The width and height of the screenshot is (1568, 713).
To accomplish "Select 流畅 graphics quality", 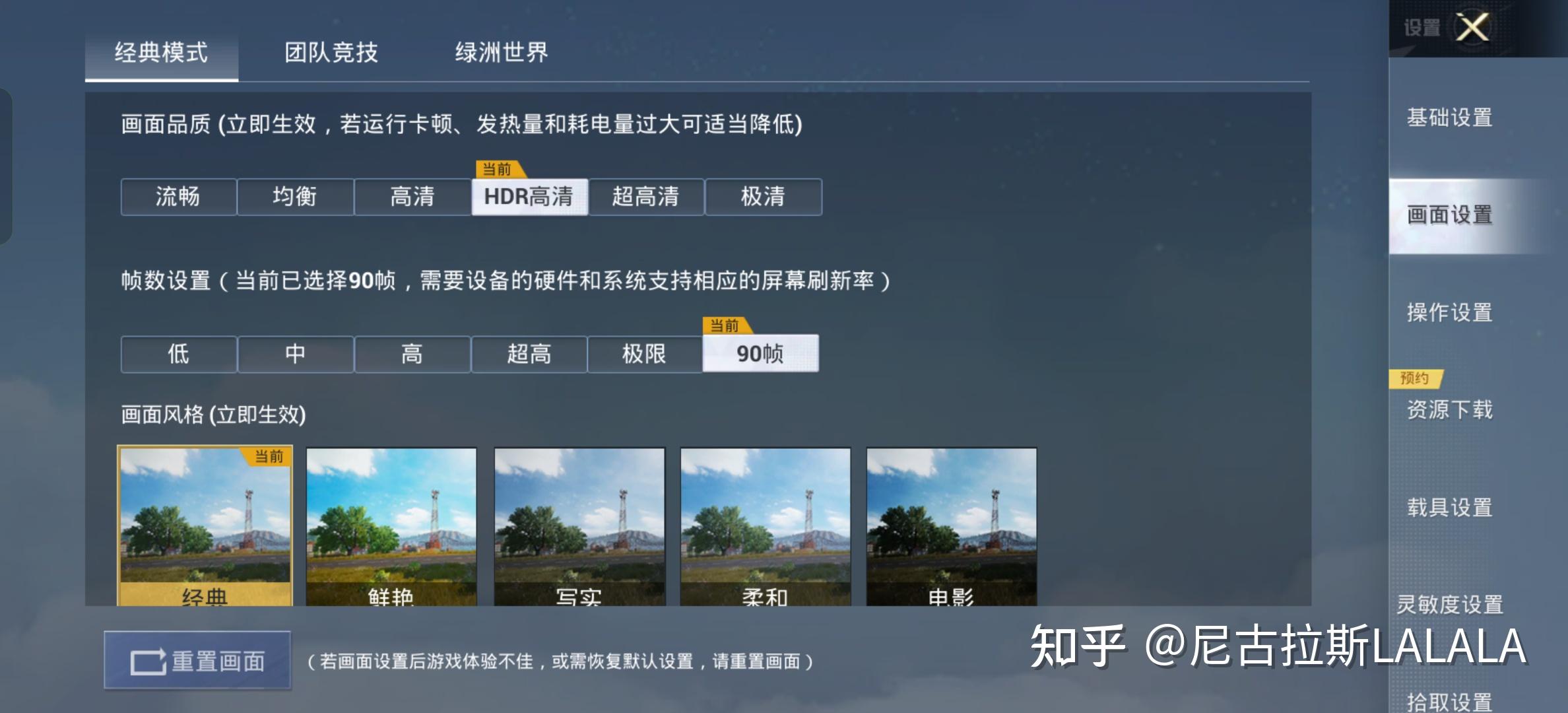I will click(x=177, y=197).
